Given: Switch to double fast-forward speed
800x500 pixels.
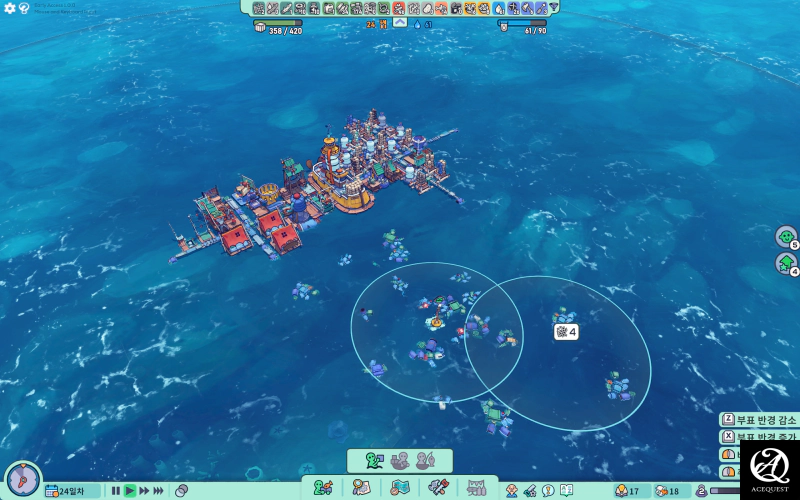Looking at the screenshot, I should 145,491.
